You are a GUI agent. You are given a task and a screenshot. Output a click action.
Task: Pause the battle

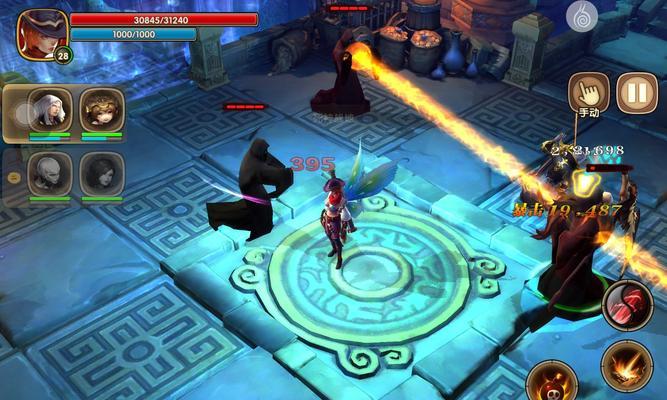(x=636, y=93)
